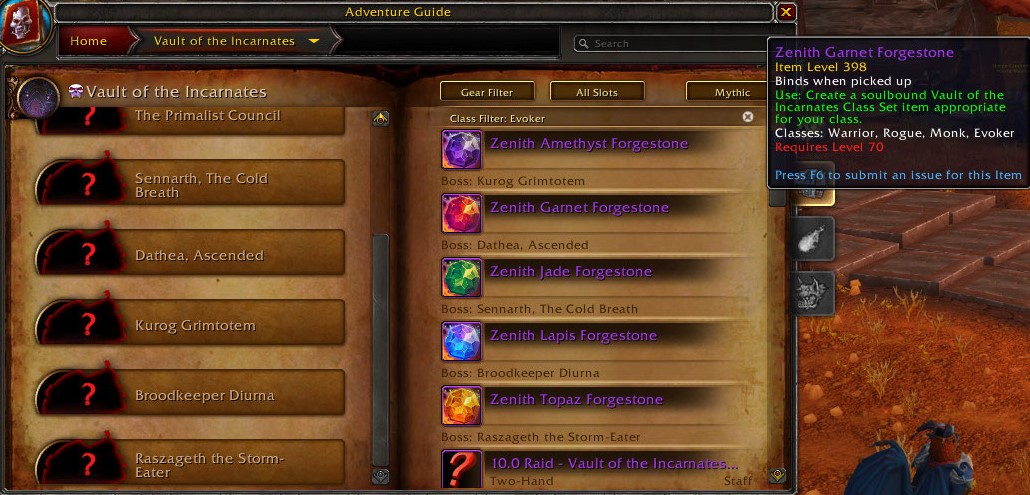Focus the Search box
Screen dimensions: 1030x495
670,43
